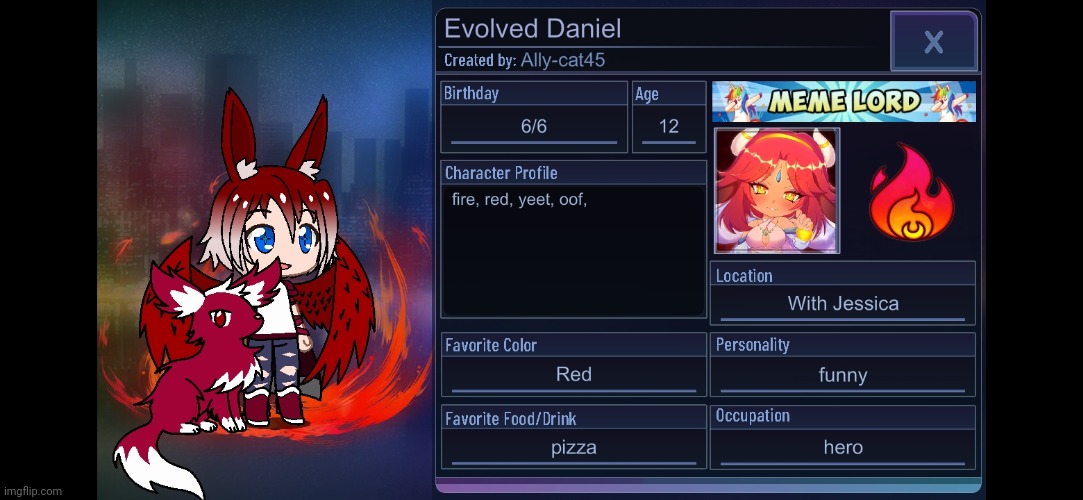
Task: Select the horned girl portrait thumbnail
Action: pos(777,191)
